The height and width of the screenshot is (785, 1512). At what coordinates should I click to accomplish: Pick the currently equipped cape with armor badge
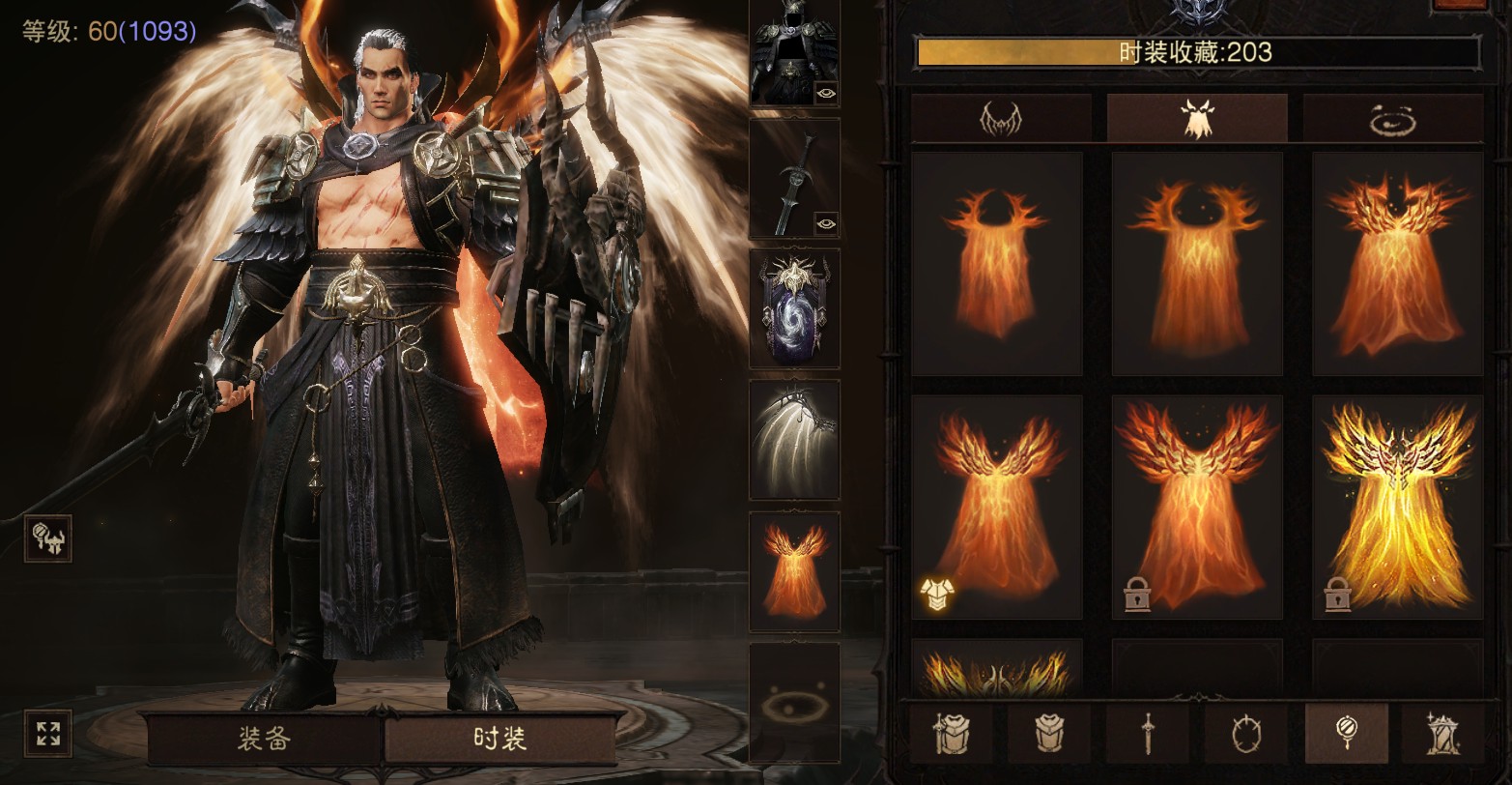click(996, 507)
